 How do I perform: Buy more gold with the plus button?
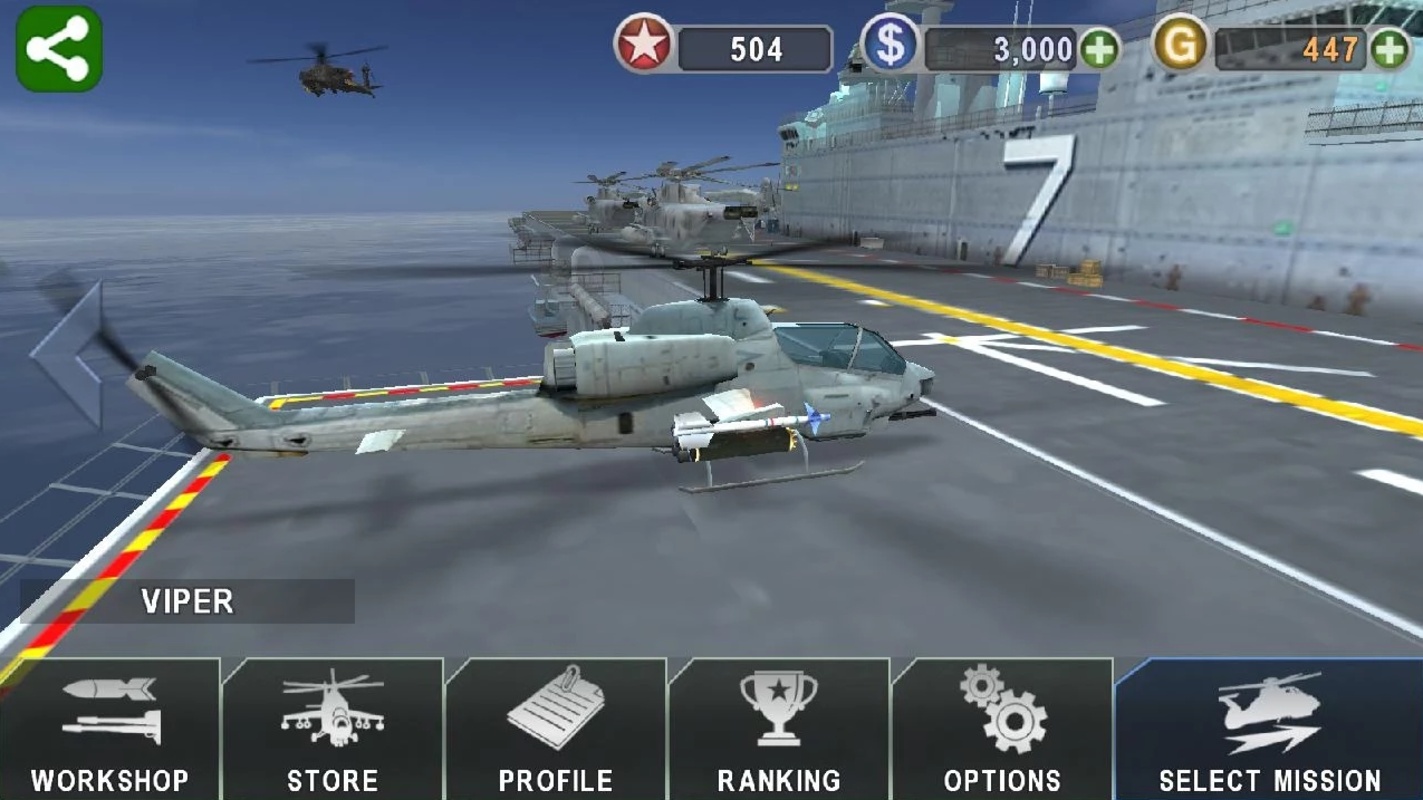click(1389, 49)
